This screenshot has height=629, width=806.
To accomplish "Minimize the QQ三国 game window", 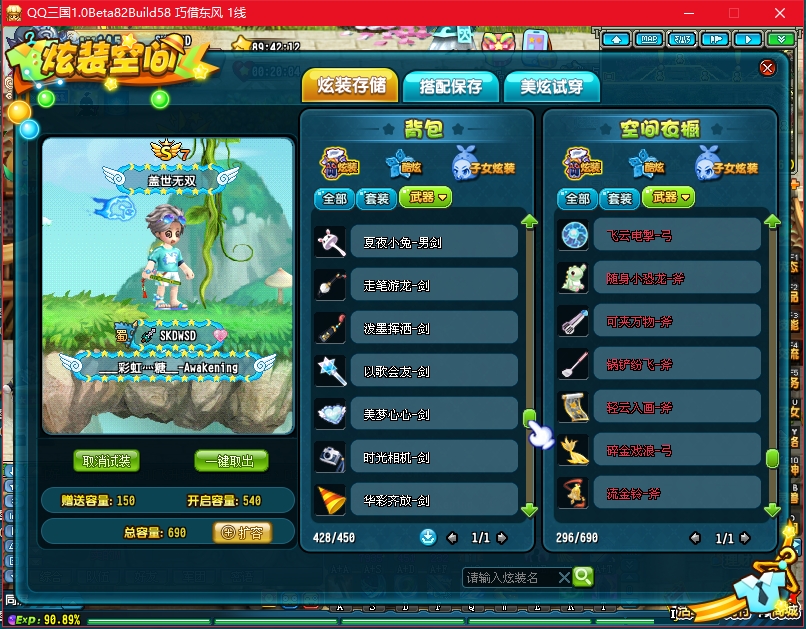I will [687, 12].
